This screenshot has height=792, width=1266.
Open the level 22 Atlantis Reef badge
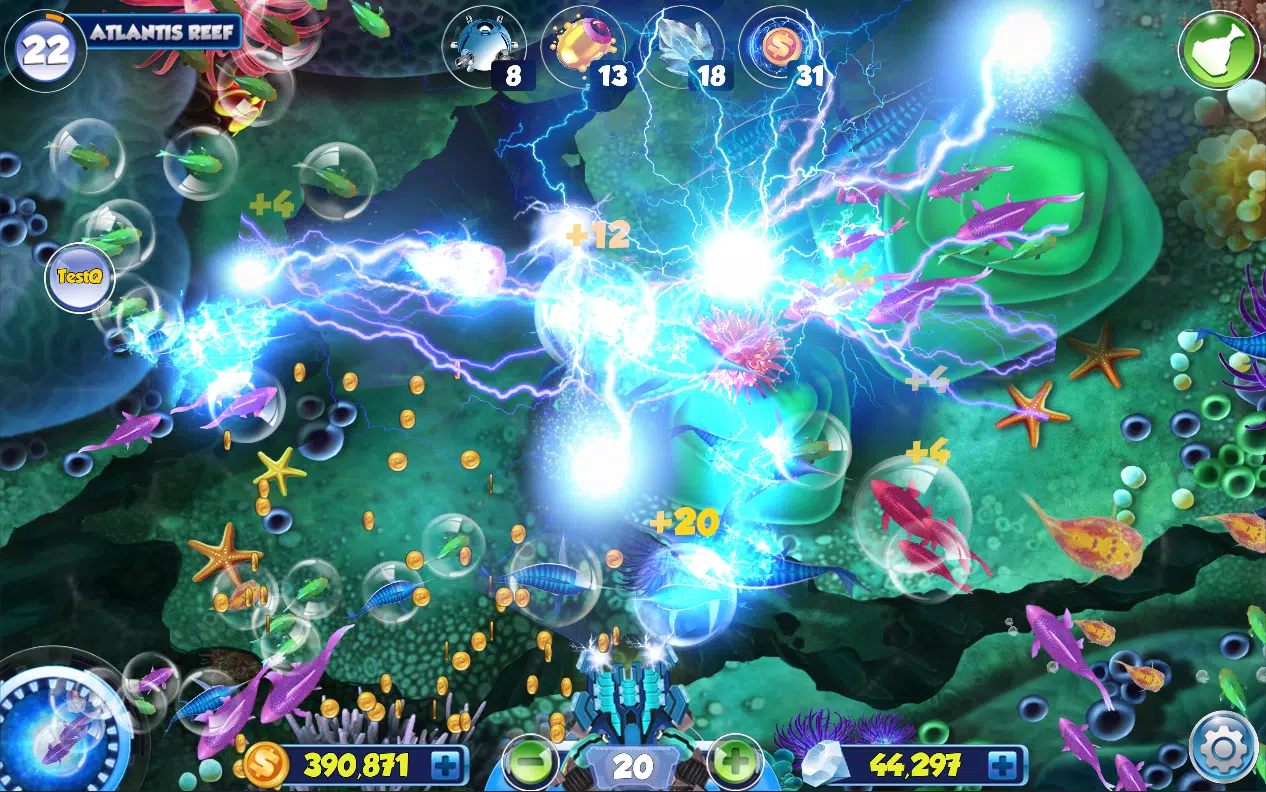(x=45, y=49)
